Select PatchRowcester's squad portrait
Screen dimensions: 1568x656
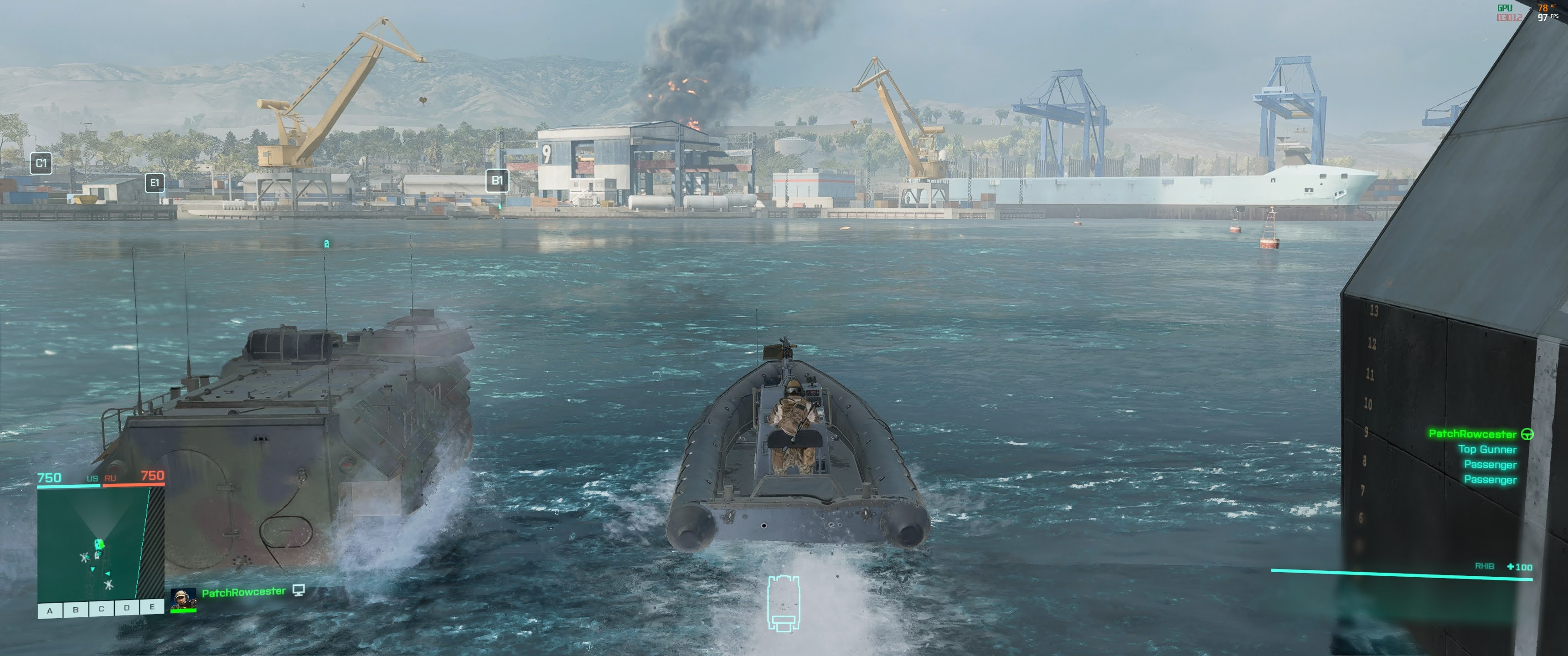183,599
